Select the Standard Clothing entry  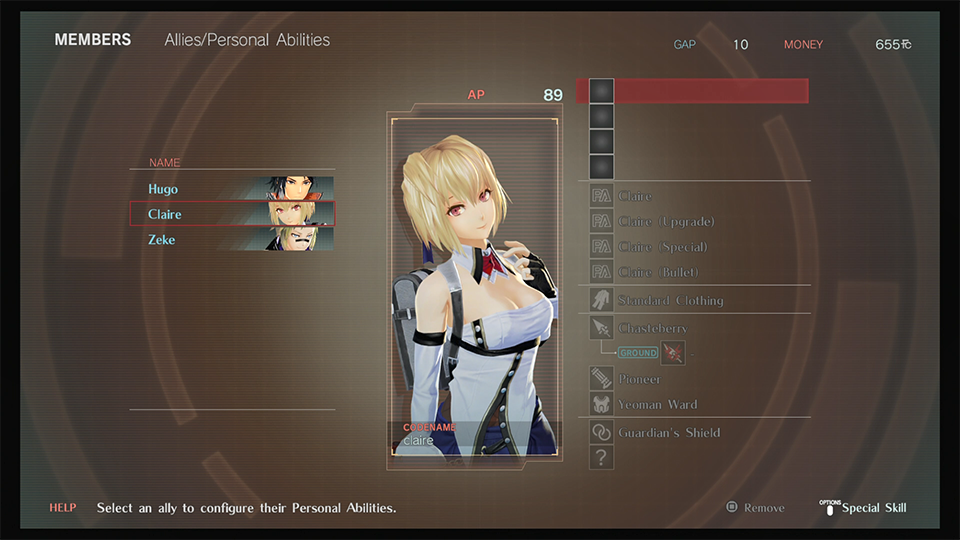[670, 300]
